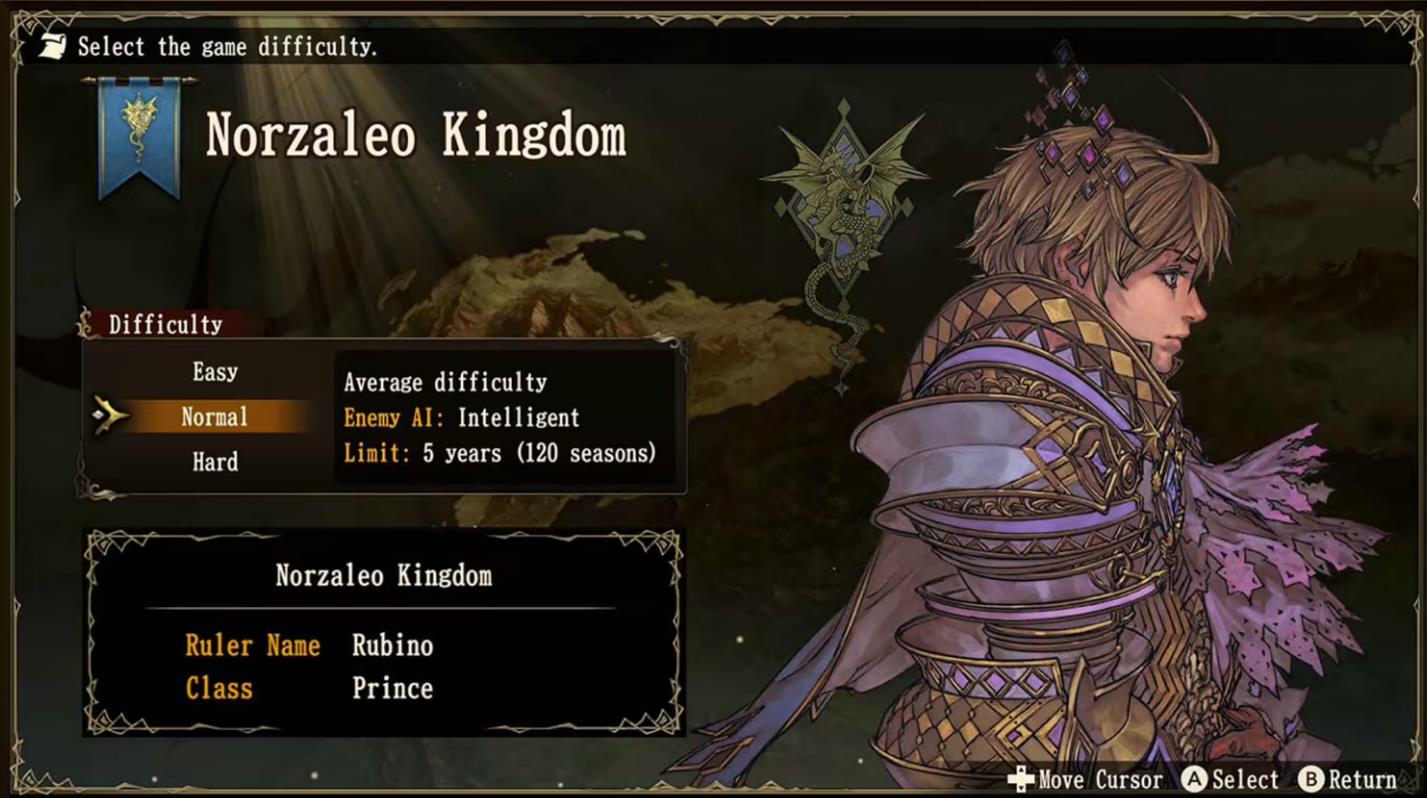Image resolution: width=1427 pixels, height=798 pixels.
Task: Select Normal difficulty
Action: [x=214, y=416]
